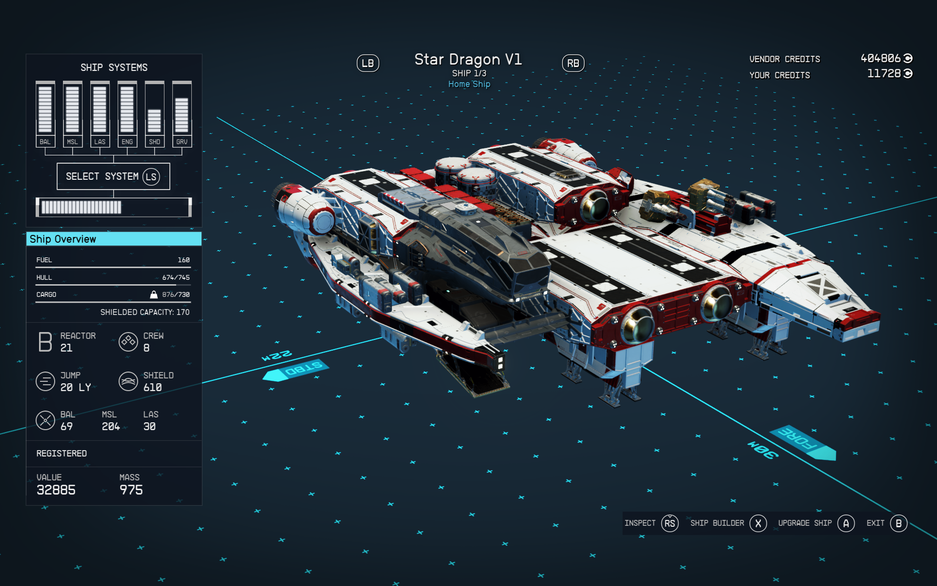937x586 pixels.
Task: Select the SHD shield power column
Action: pyautogui.click(x=154, y=115)
